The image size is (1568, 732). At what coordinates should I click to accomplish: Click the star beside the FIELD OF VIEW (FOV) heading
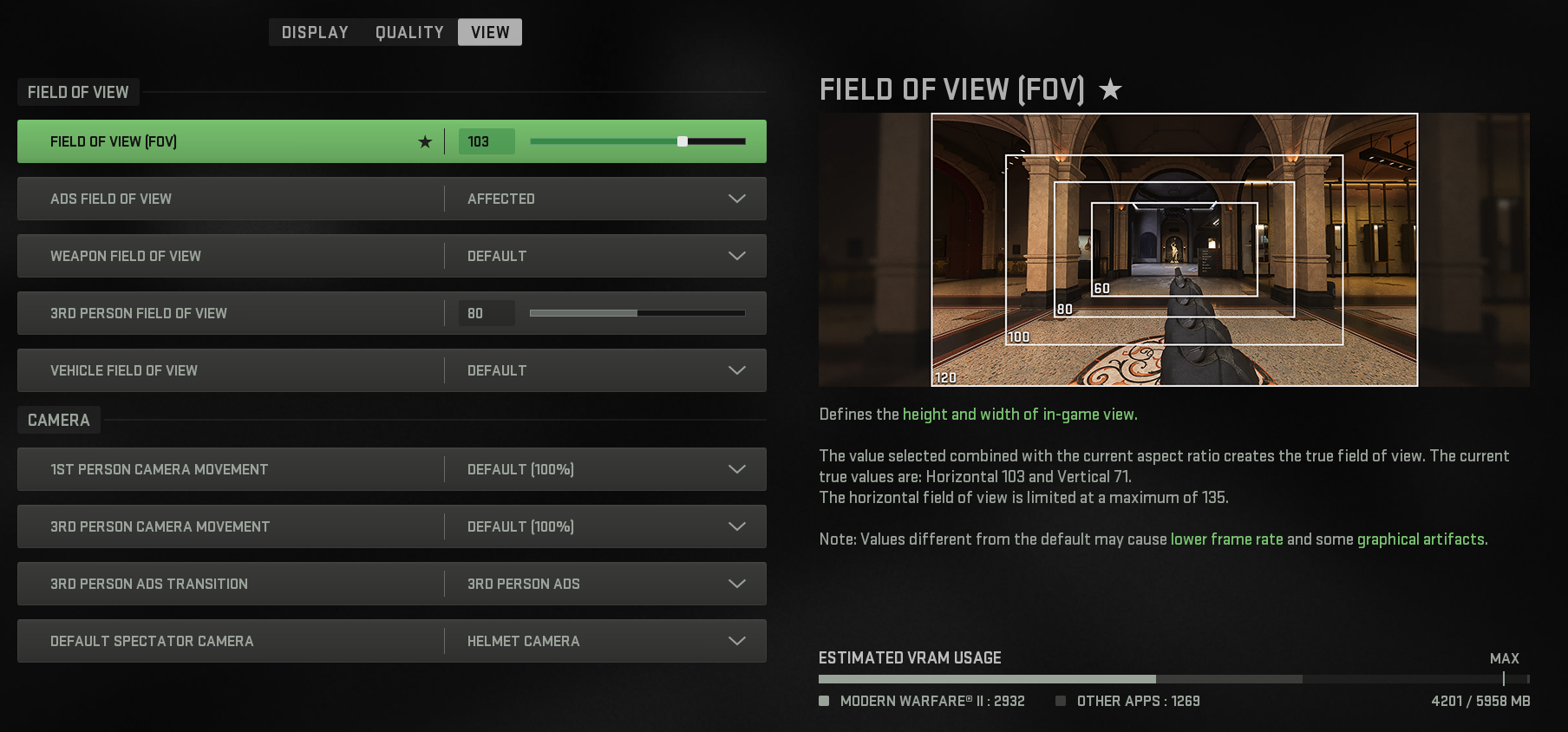click(1110, 89)
